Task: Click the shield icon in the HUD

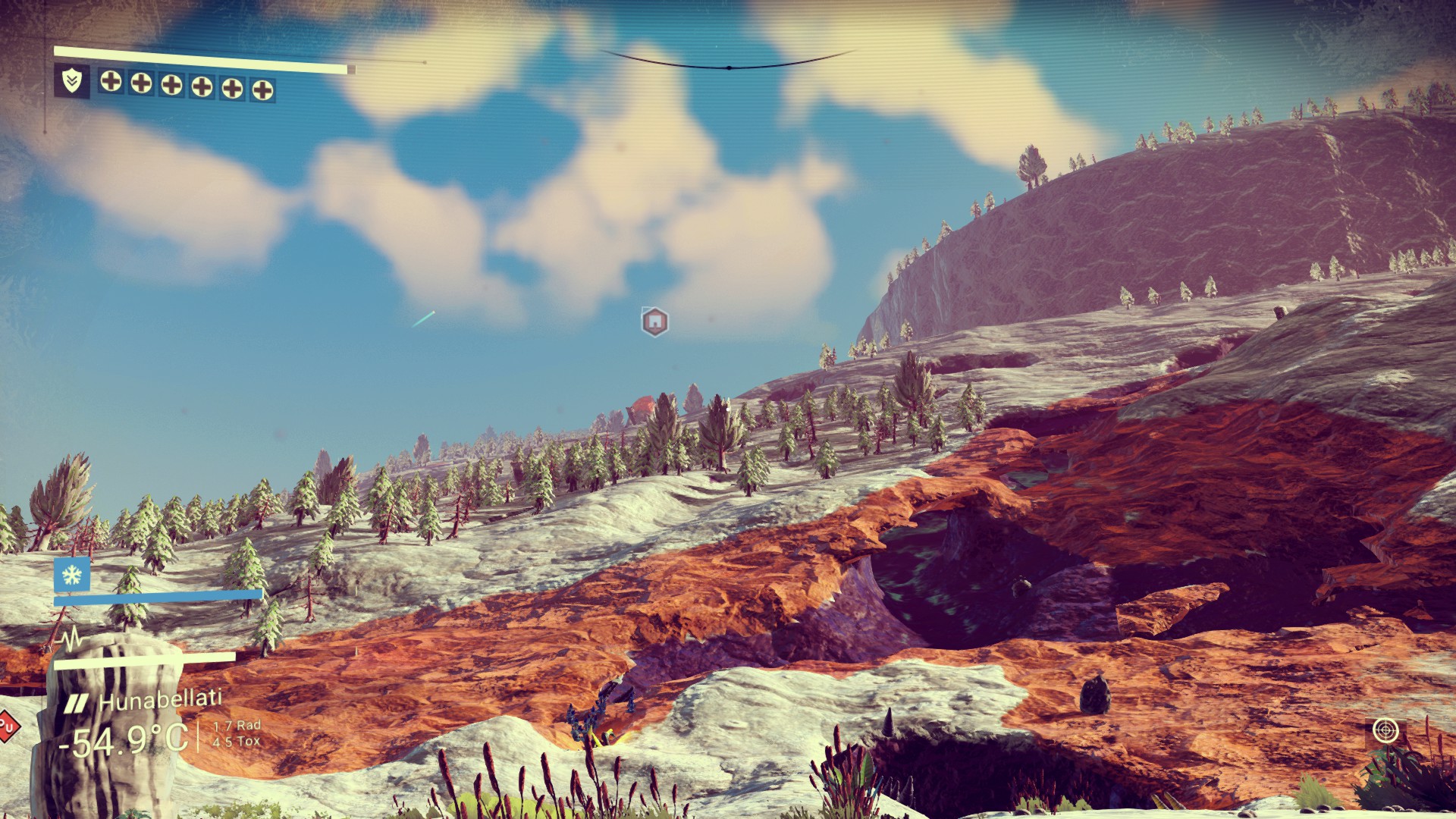Action: coord(72,80)
